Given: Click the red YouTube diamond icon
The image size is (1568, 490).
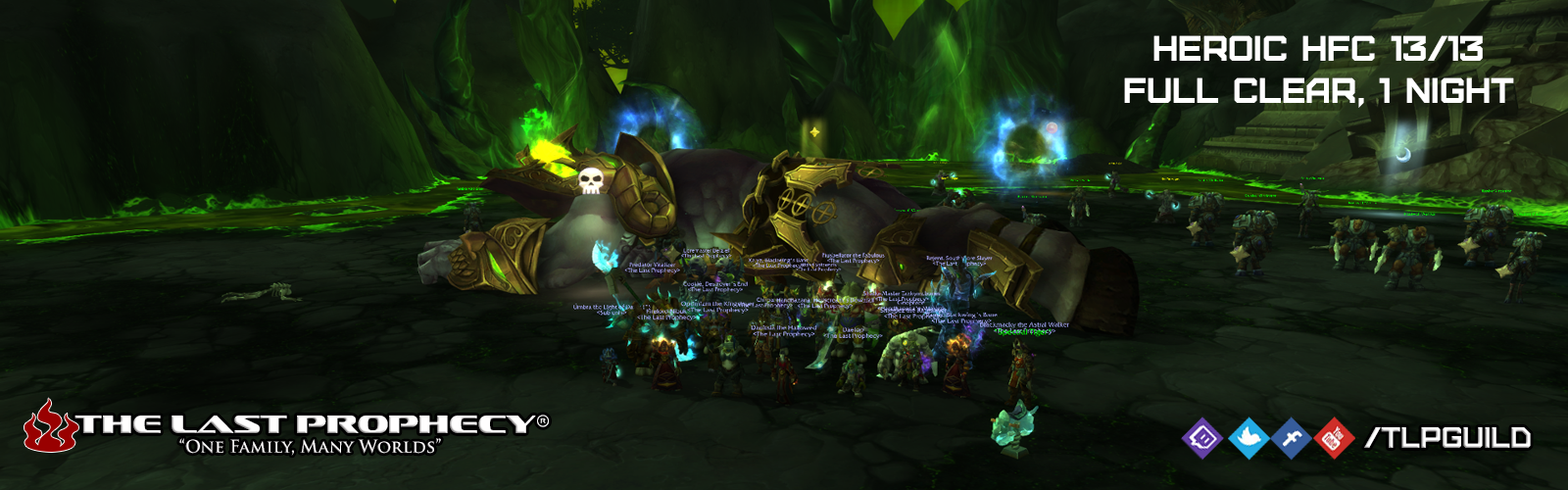Looking at the screenshot, I should coord(1333,438).
